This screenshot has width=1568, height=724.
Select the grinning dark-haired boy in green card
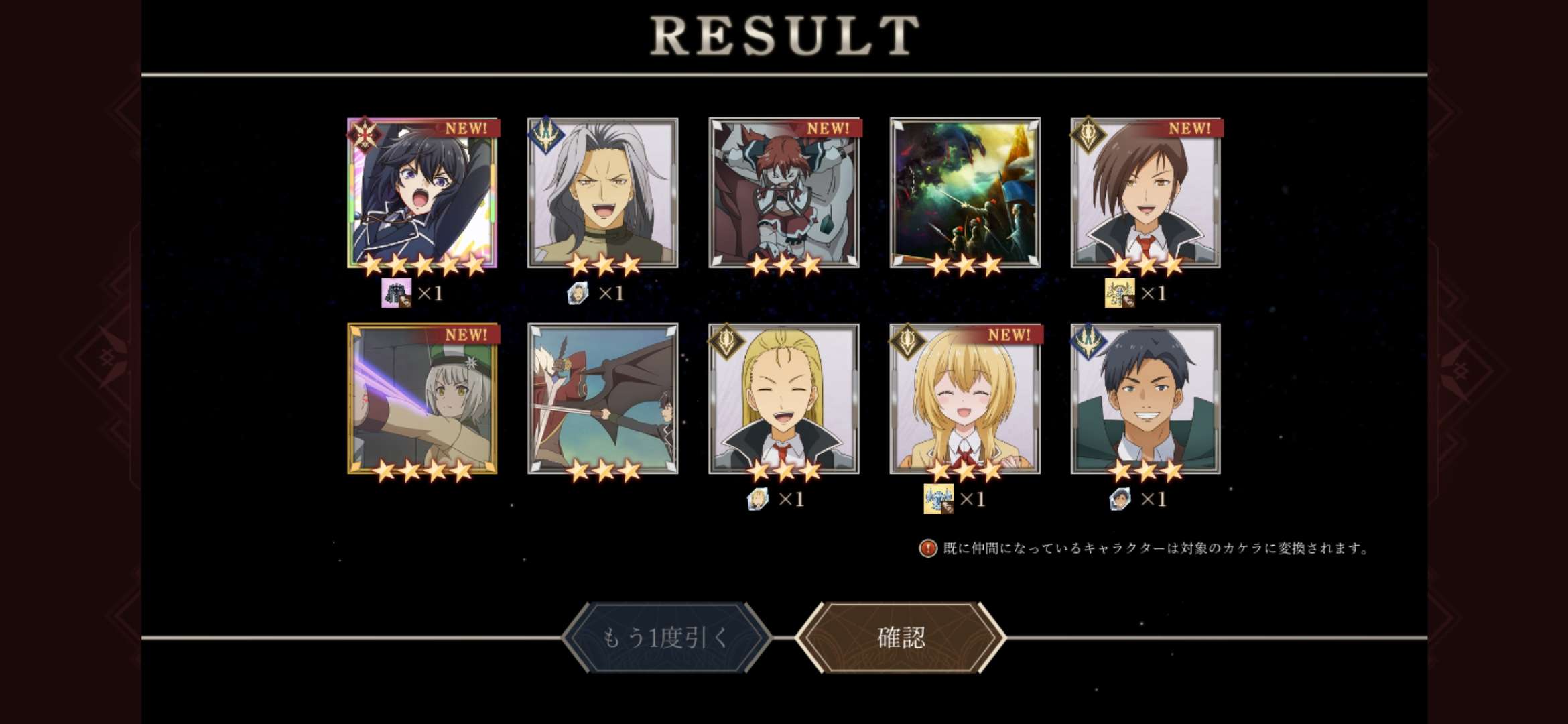[x=1146, y=399]
